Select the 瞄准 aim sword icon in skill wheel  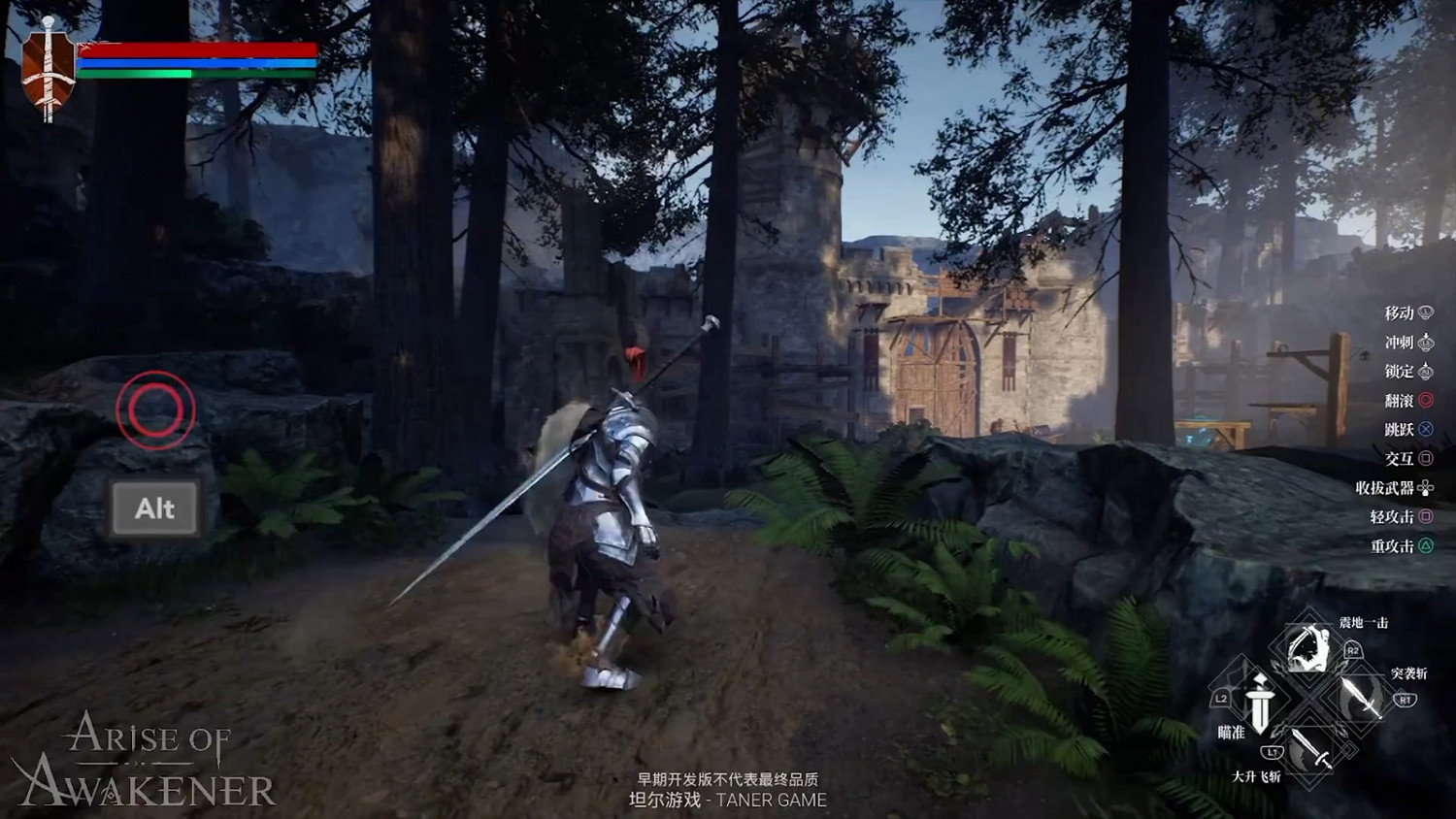click(x=1259, y=705)
